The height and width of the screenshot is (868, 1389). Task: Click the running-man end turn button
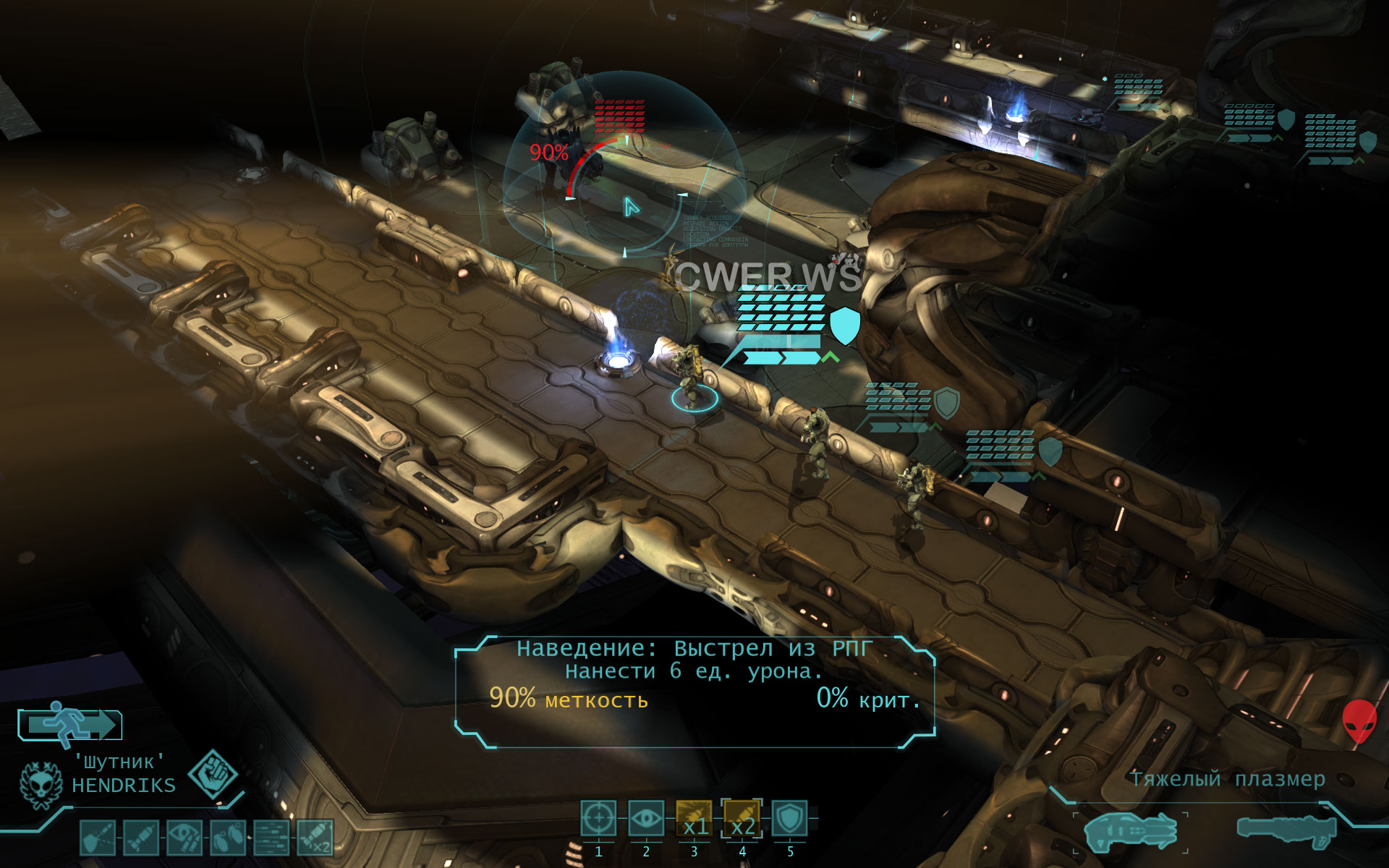coord(69,724)
